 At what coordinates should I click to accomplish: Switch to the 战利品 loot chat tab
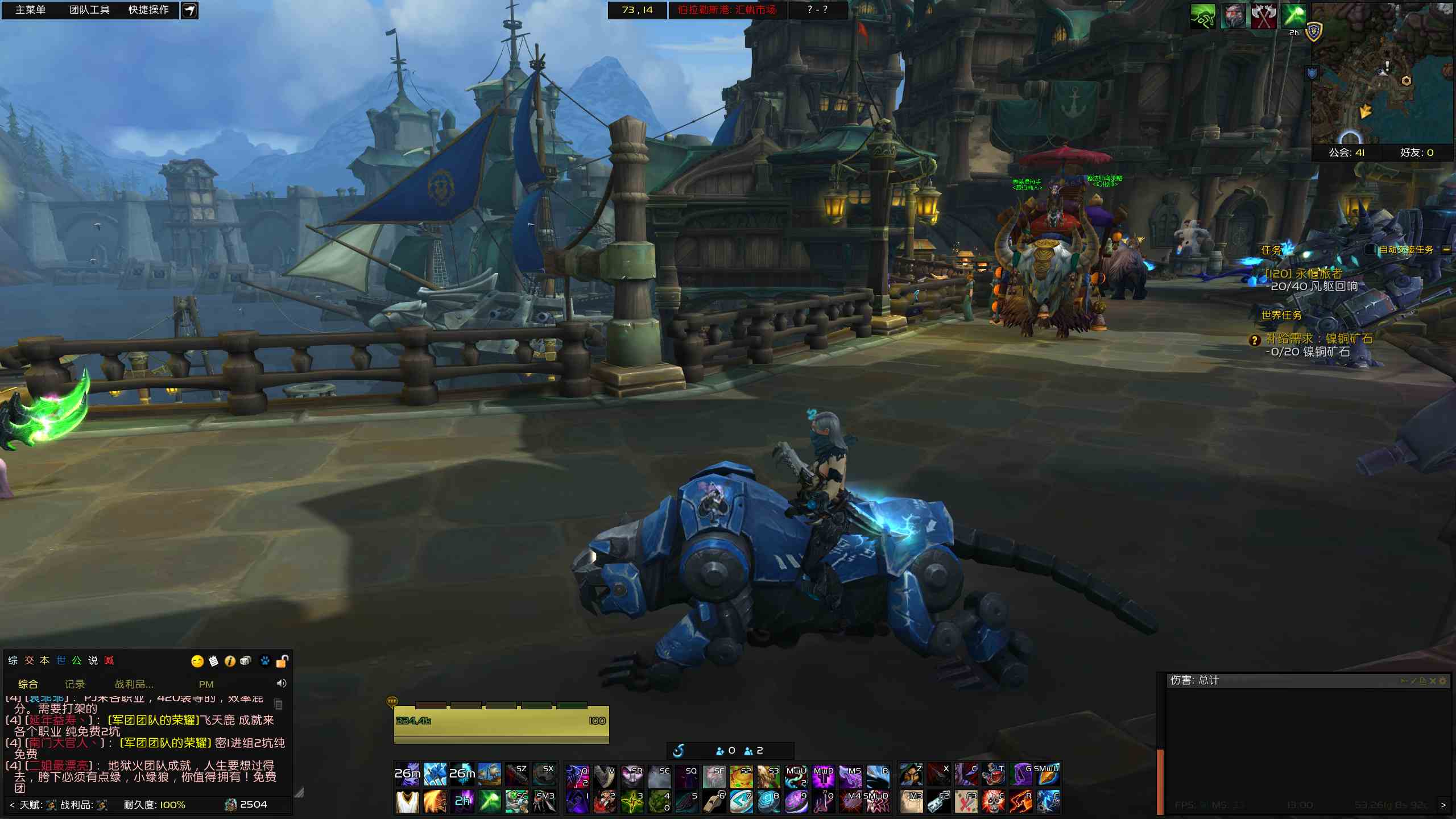click(x=134, y=684)
